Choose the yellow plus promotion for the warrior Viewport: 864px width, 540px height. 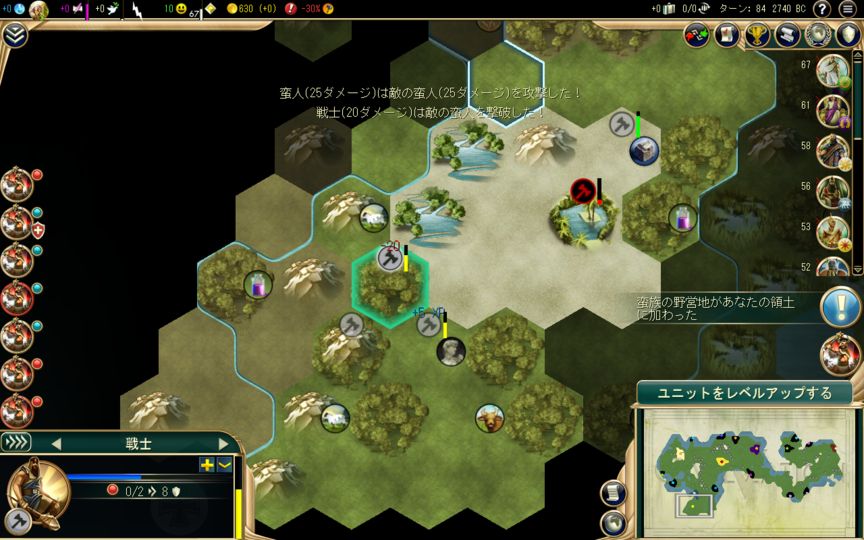click(207, 464)
